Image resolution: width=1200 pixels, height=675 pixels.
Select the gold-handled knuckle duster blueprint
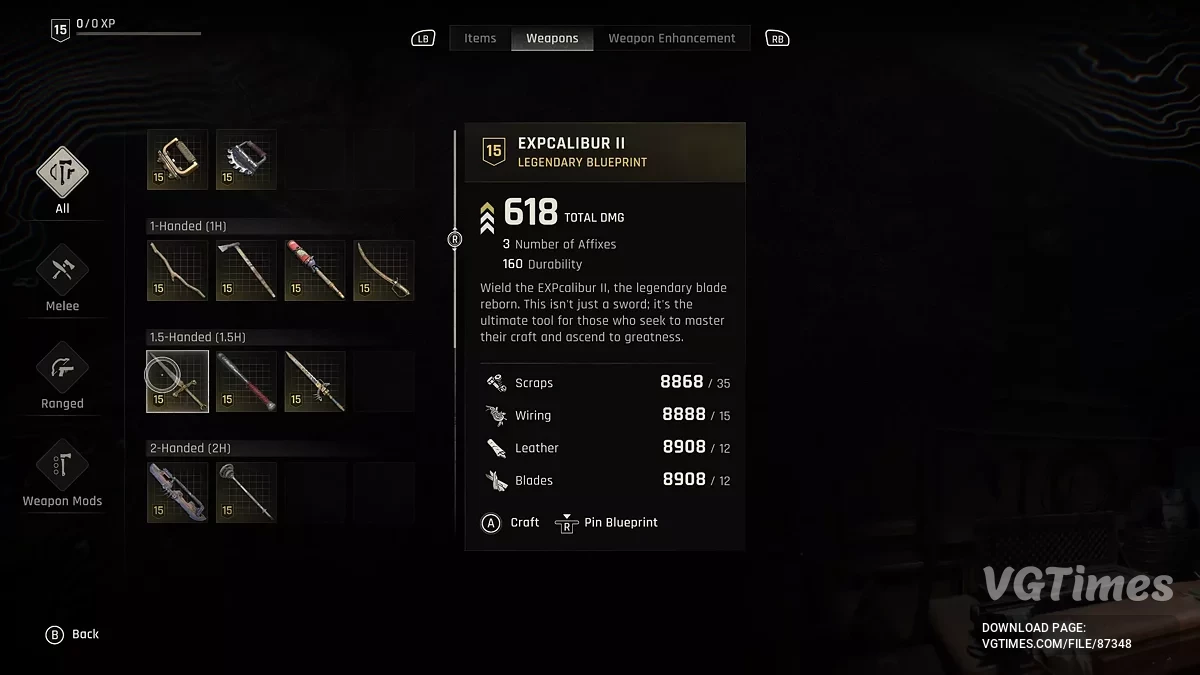pos(178,160)
